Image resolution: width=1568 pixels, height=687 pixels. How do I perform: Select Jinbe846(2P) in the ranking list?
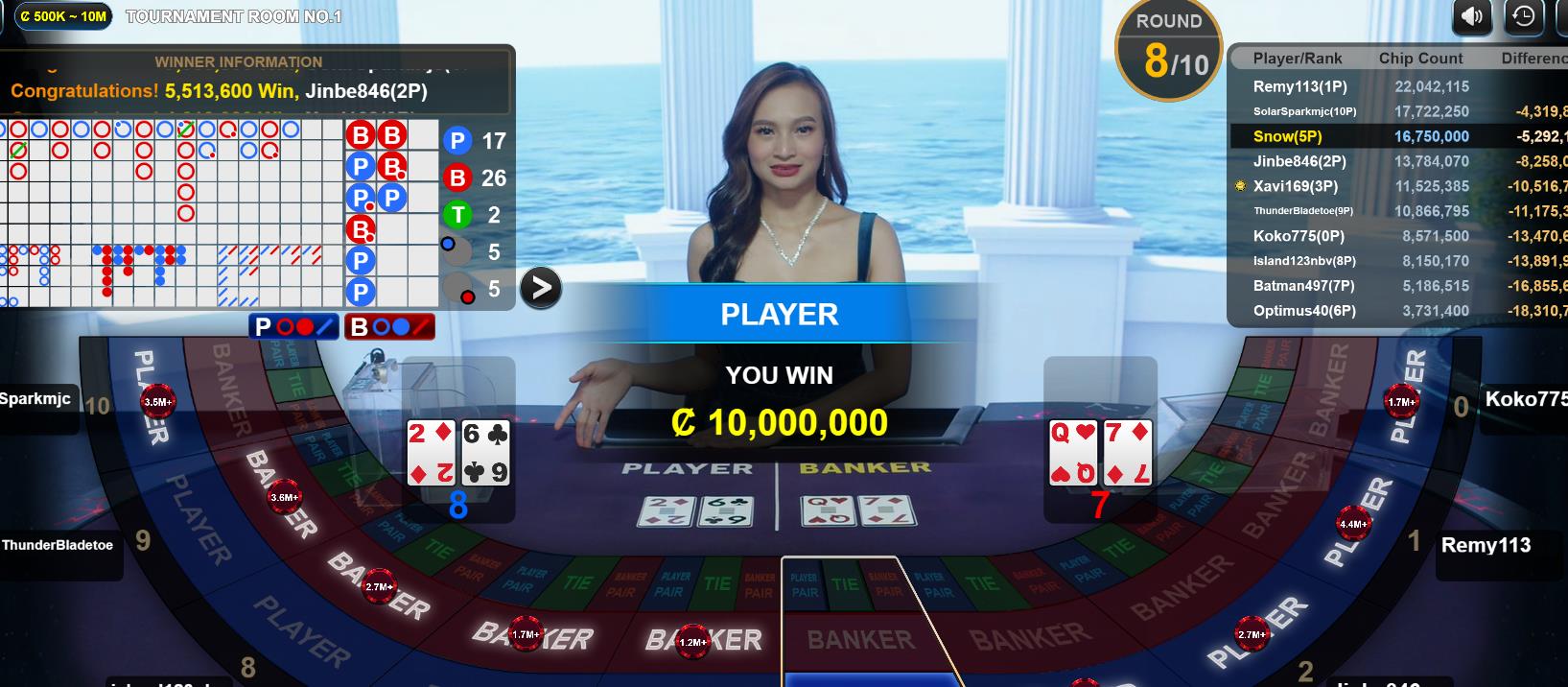point(1299,161)
